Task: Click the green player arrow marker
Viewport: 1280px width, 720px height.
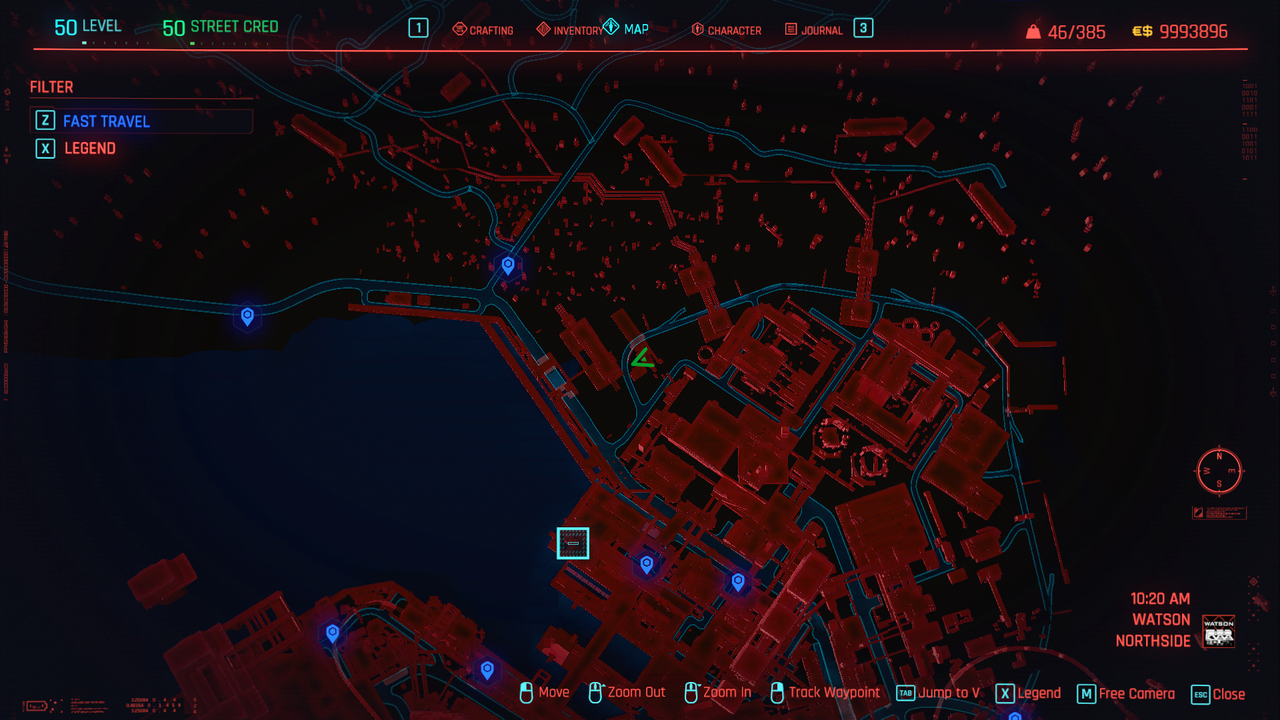Action: (x=642, y=358)
